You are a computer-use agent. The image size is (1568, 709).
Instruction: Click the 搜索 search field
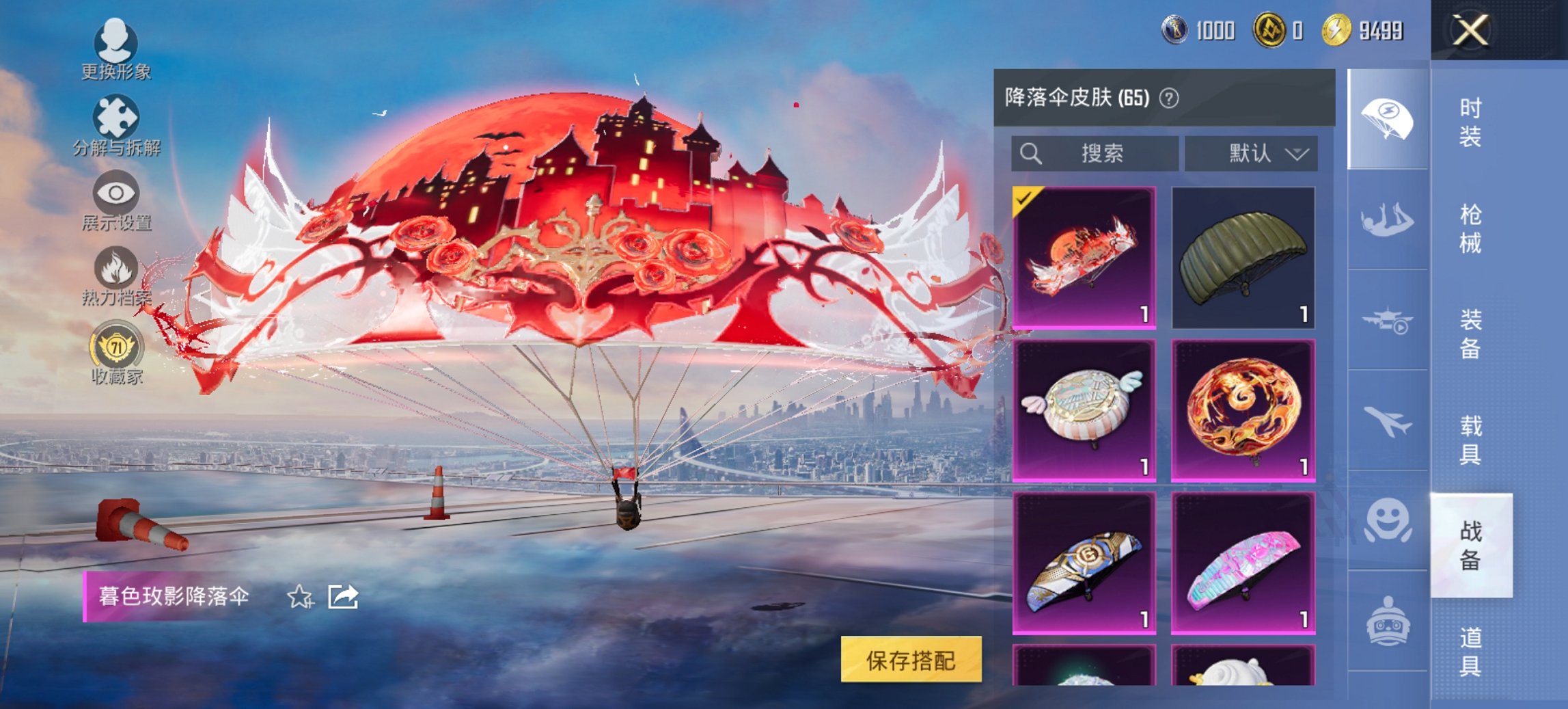[x=1093, y=153]
